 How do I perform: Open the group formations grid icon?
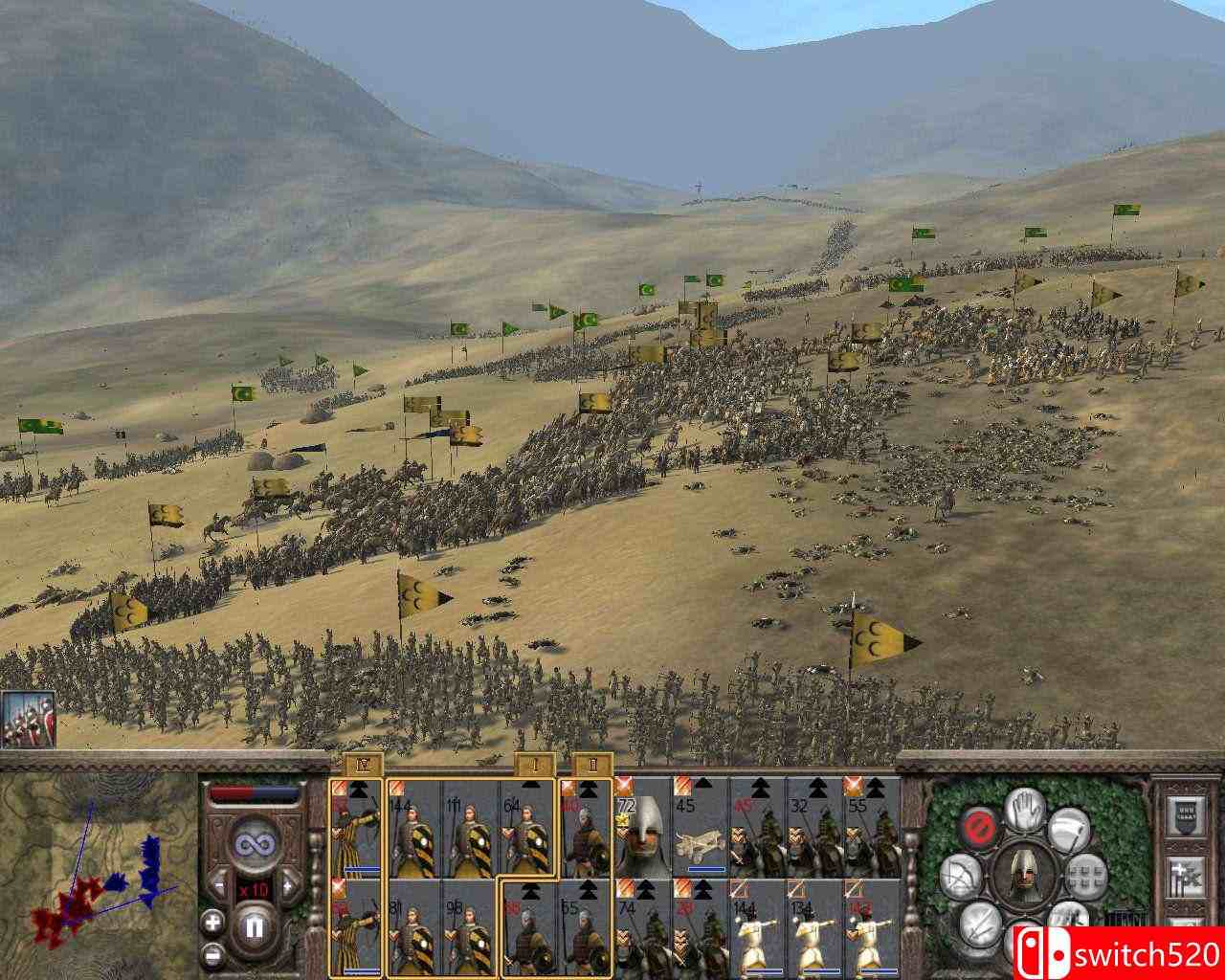click(x=1087, y=876)
